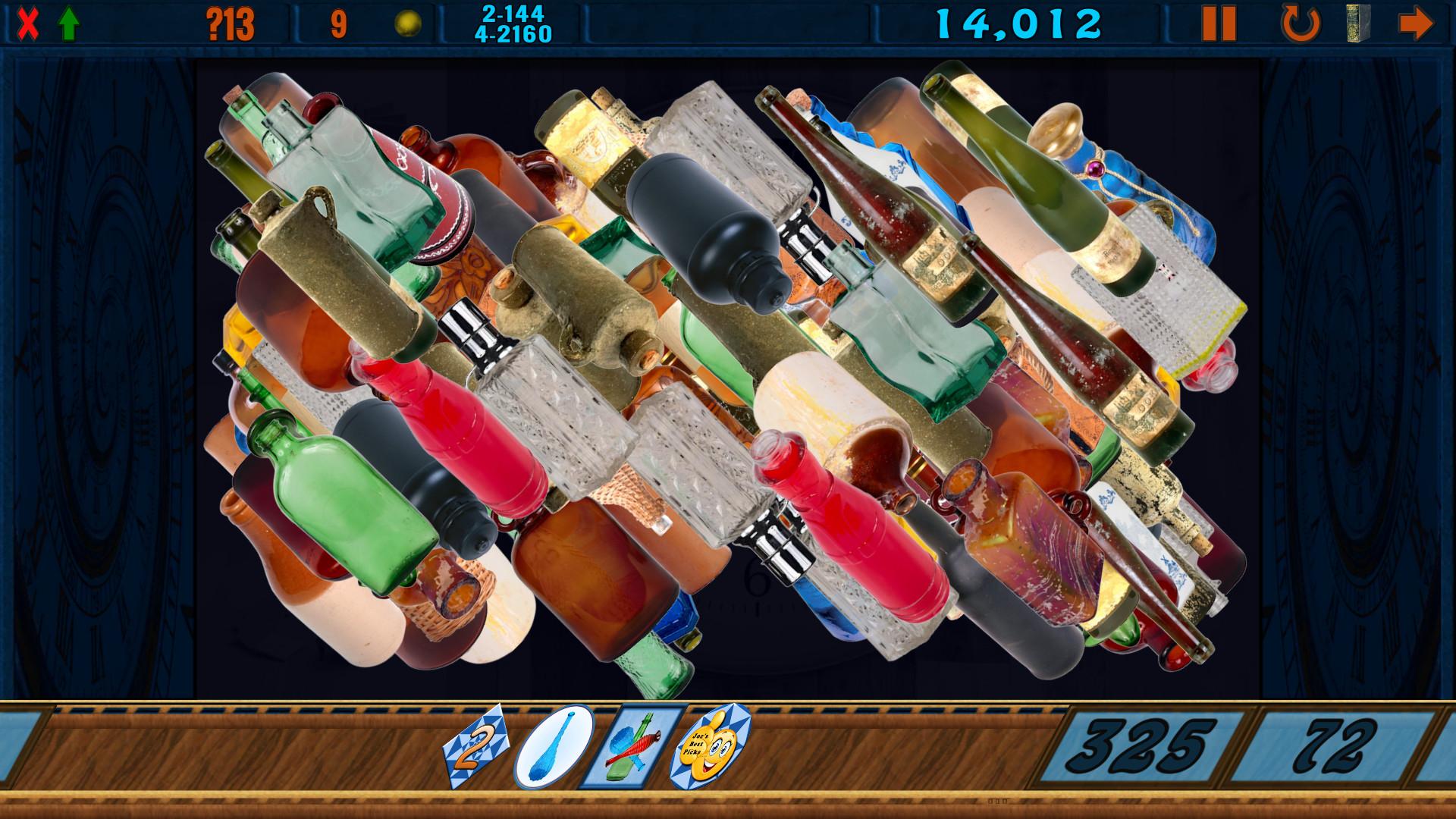Click the orange 9 counter display
The image size is (1456, 819).
point(336,22)
